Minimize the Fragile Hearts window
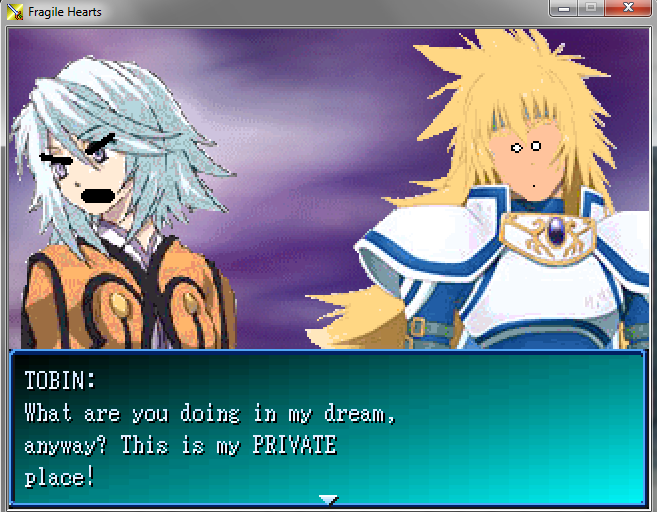657x512 pixels. point(563,9)
